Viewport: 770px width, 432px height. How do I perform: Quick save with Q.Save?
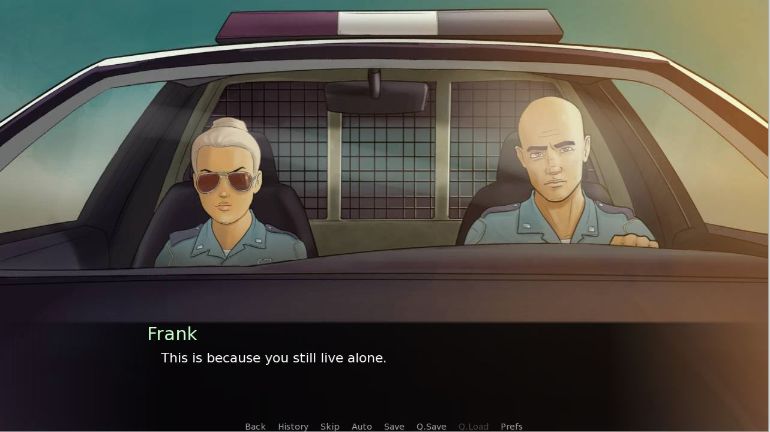pos(431,427)
